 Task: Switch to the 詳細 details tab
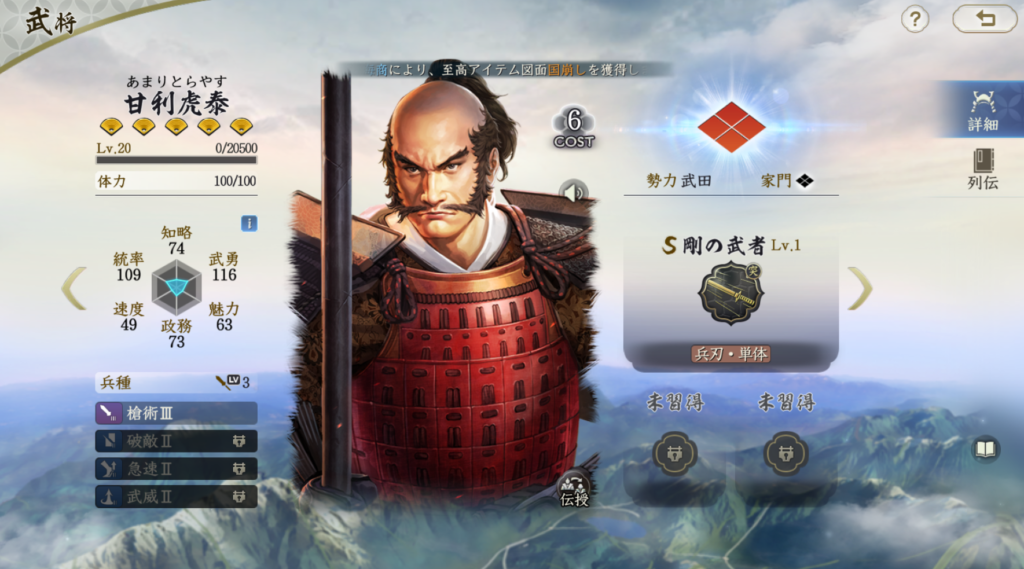(x=983, y=110)
